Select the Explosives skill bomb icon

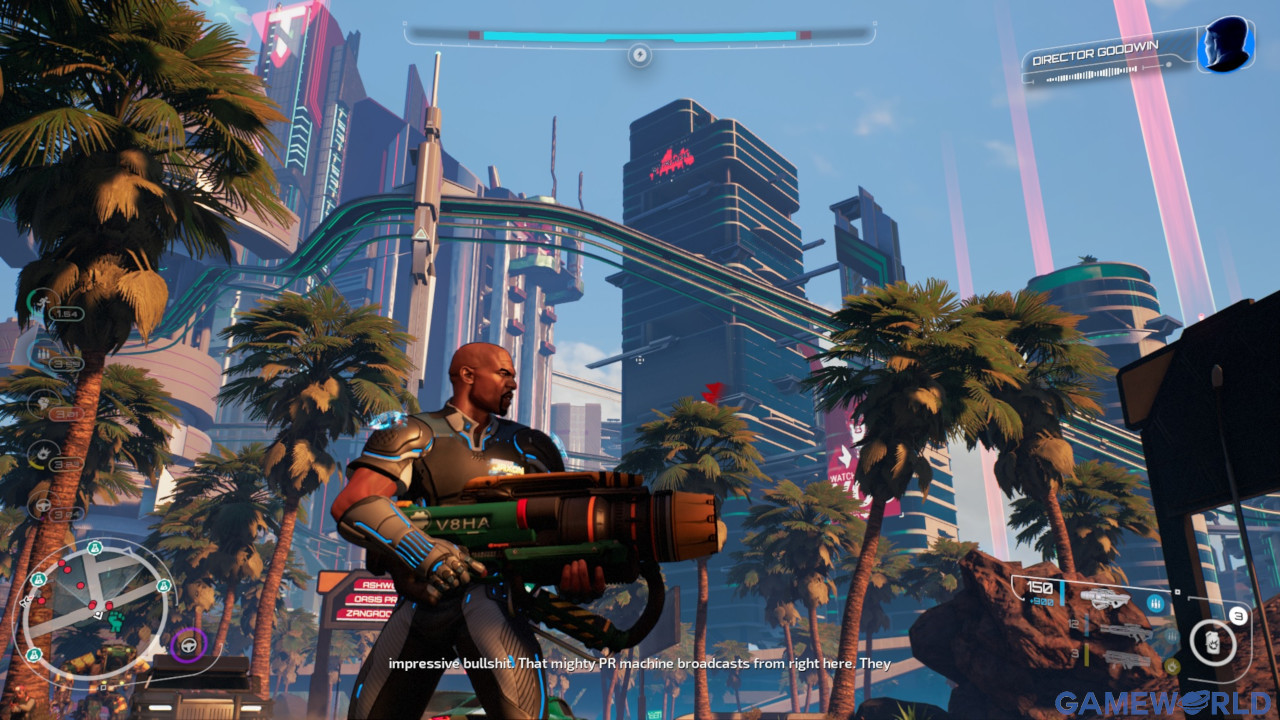click(44, 451)
